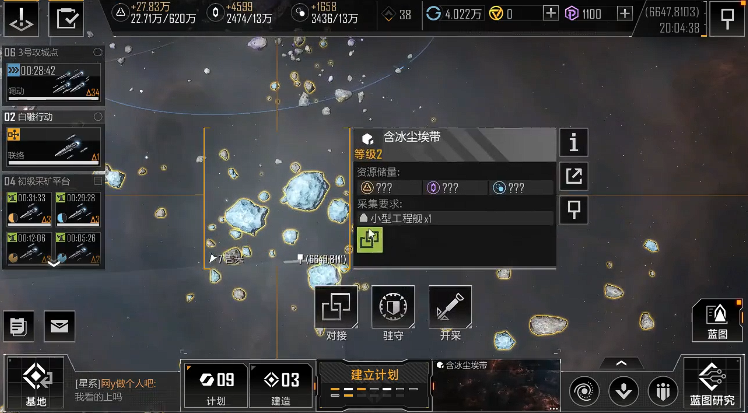748x413 pixels.
Task: Open the 计划 plans counter showing 09
Action: coord(214,384)
